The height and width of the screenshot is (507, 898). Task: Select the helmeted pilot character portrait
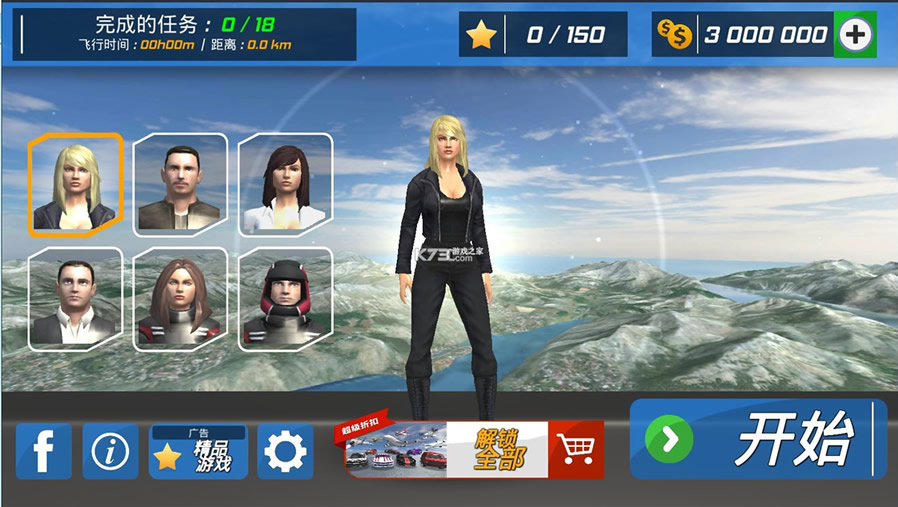coord(285,298)
